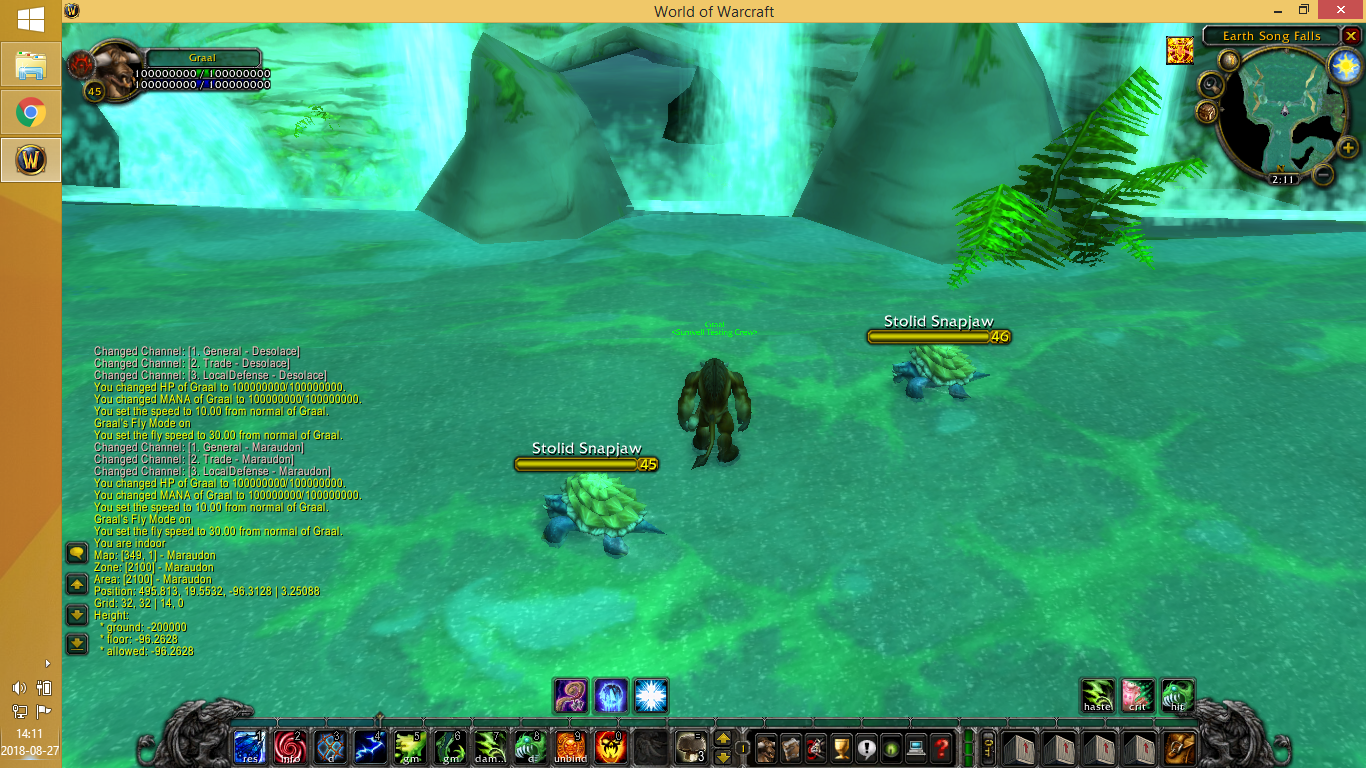Zoom out the minimap with the minus button
Viewport: 1366px width, 768px height.
click(x=1322, y=174)
